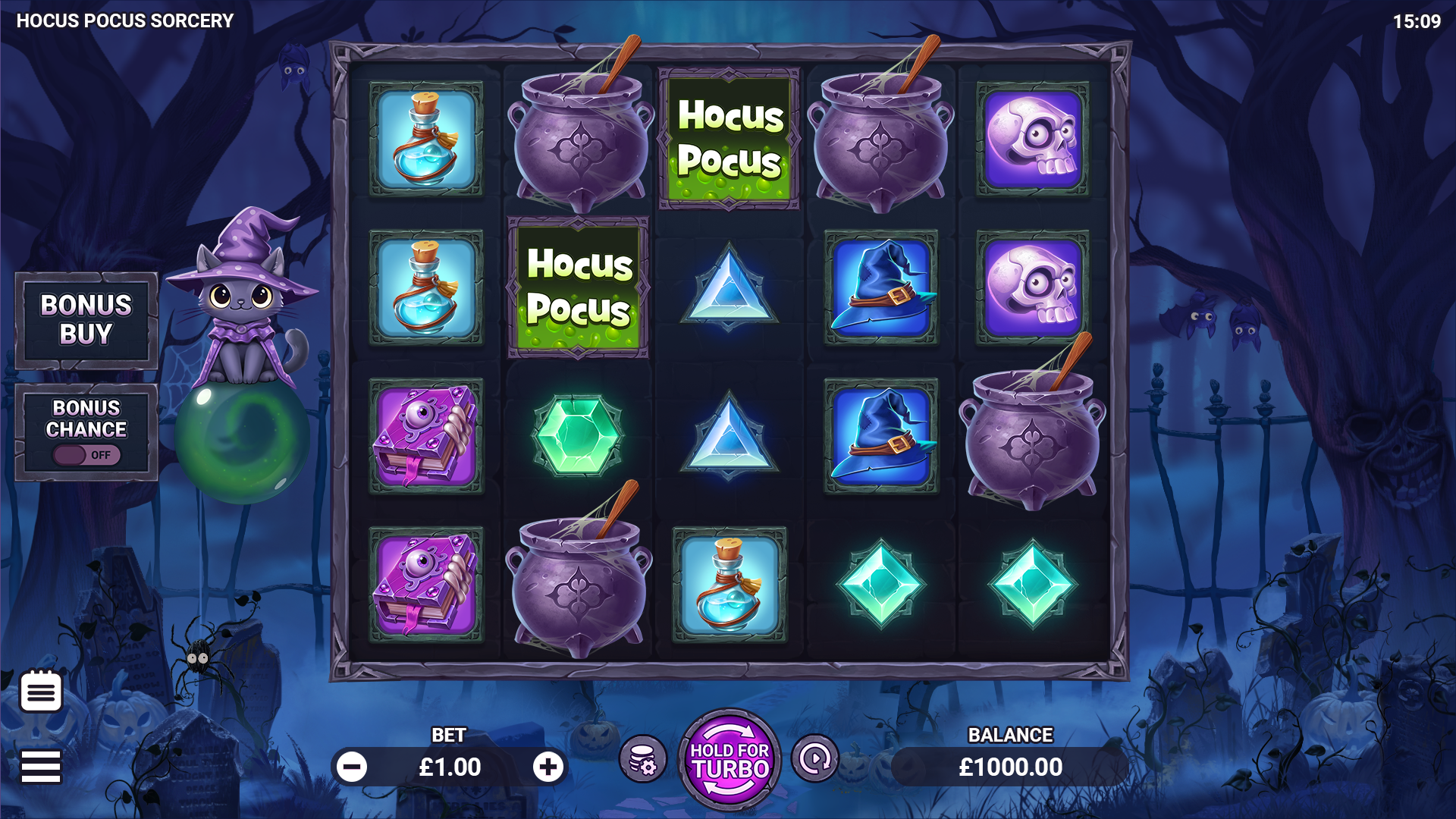The height and width of the screenshot is (819, 1456).
Task: Open the coin stack bet settings
Action: pos(643,759)
